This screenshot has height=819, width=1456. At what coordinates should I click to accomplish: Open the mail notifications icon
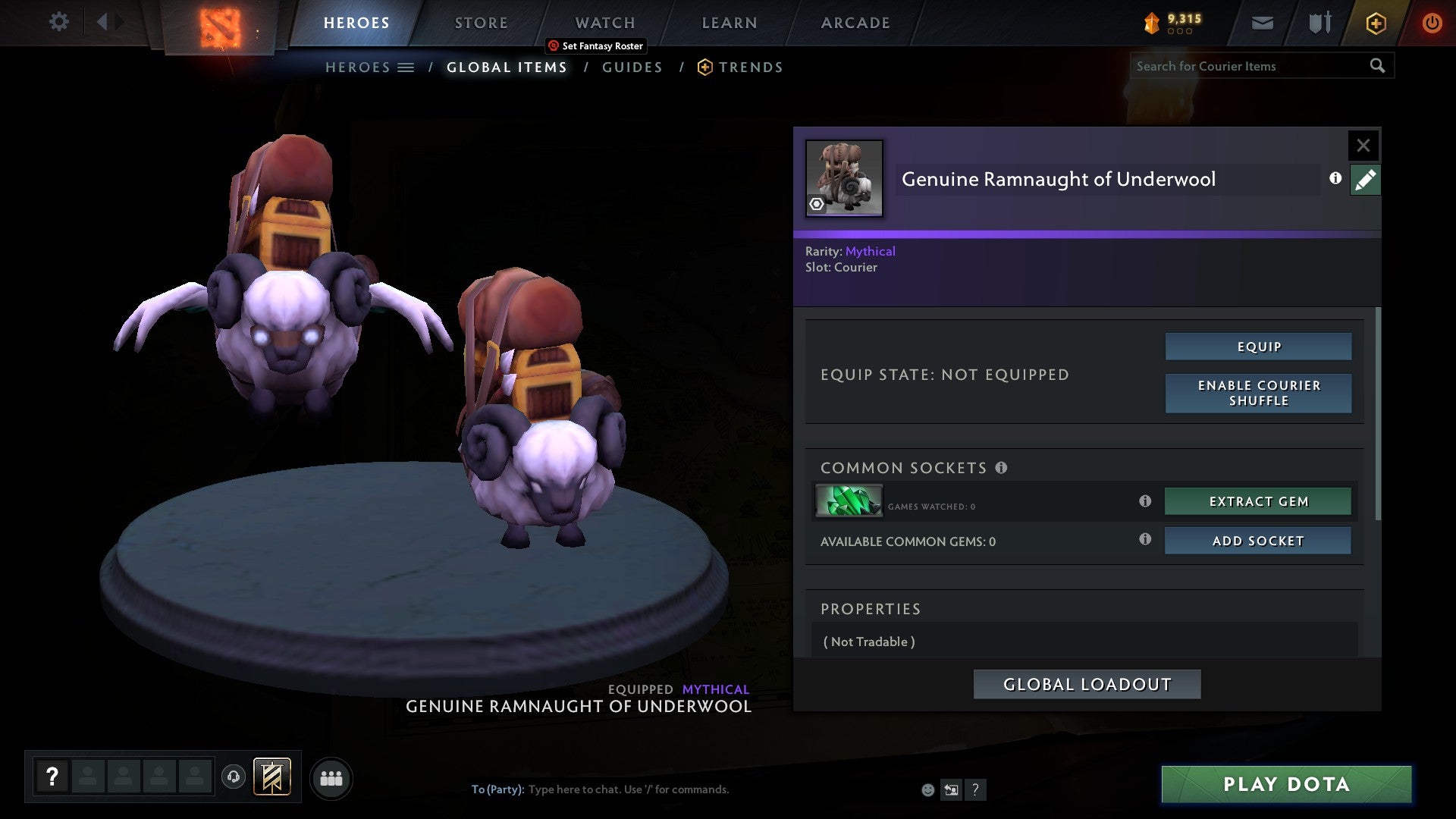pos(1263,23)
